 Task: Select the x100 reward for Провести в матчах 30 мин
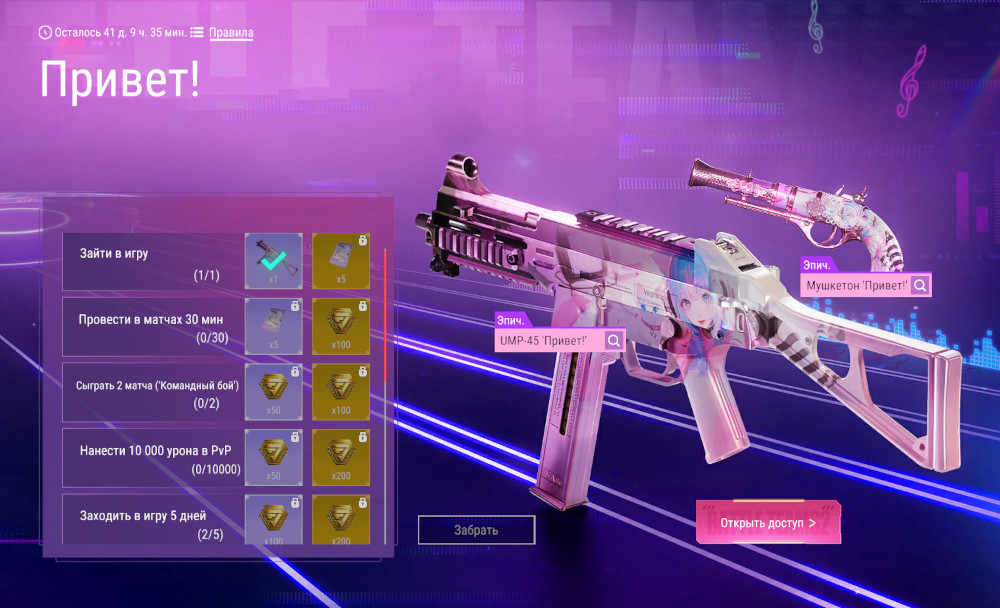click(x=341, y=326)
